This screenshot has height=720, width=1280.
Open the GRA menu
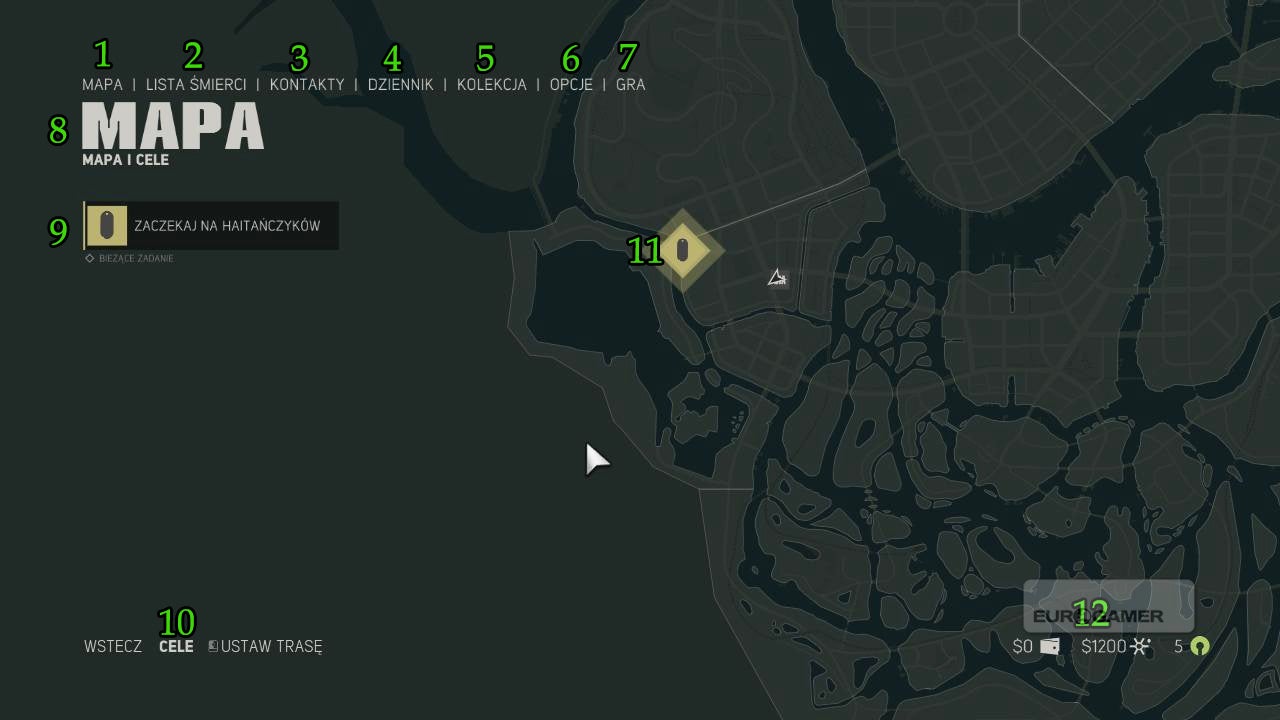pos(630,85)
